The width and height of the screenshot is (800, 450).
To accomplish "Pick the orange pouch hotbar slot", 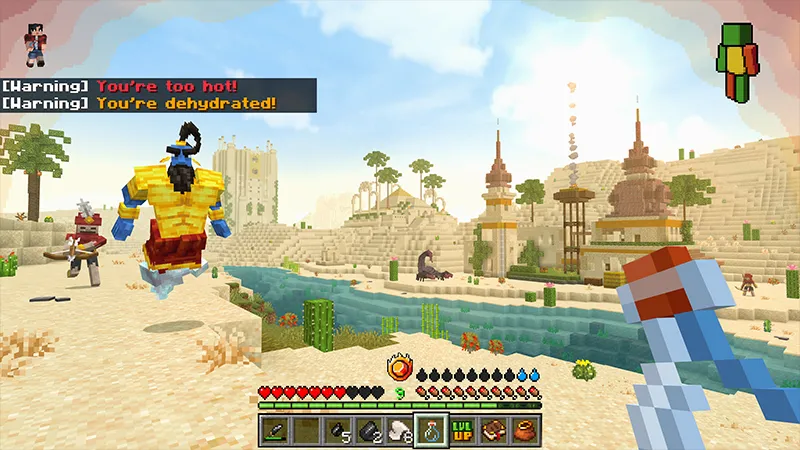I will pyautogui.click(x=524, y=431).
